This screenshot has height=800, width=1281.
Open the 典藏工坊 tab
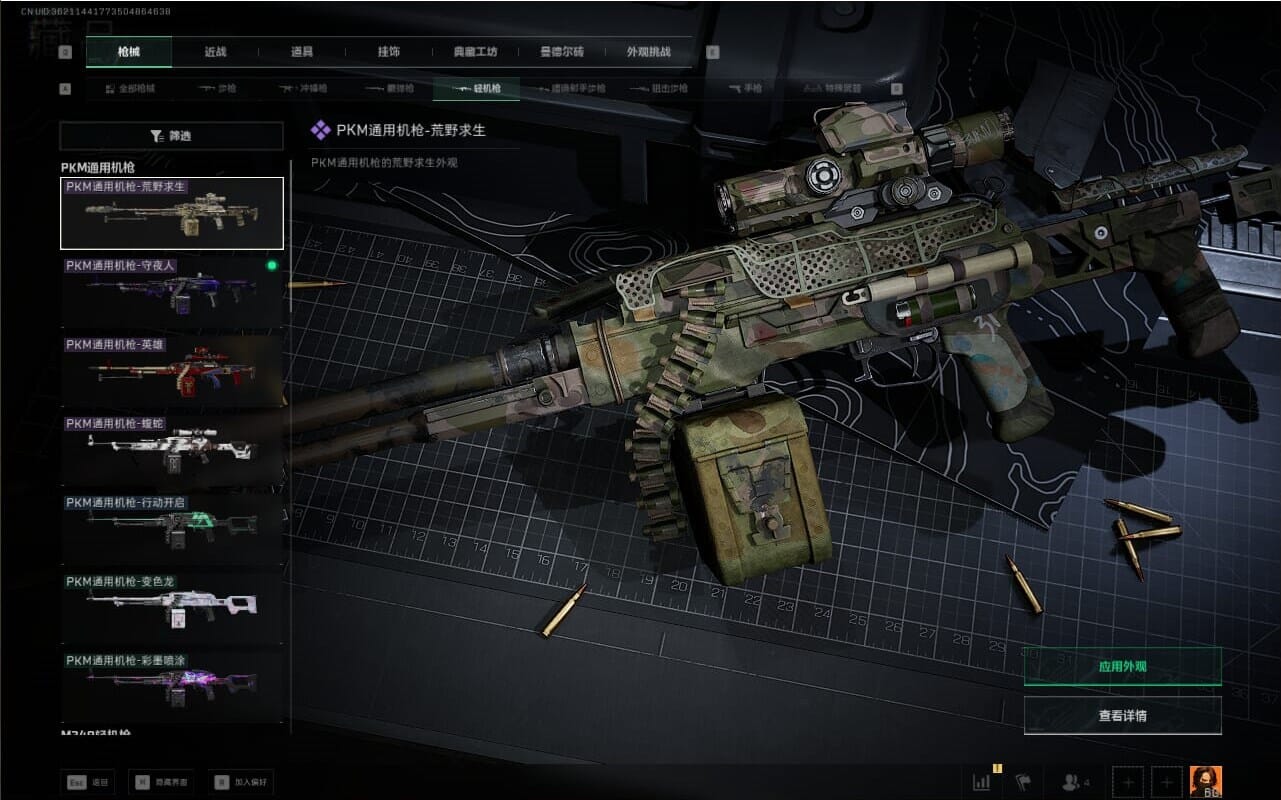[x=475, y=52]
